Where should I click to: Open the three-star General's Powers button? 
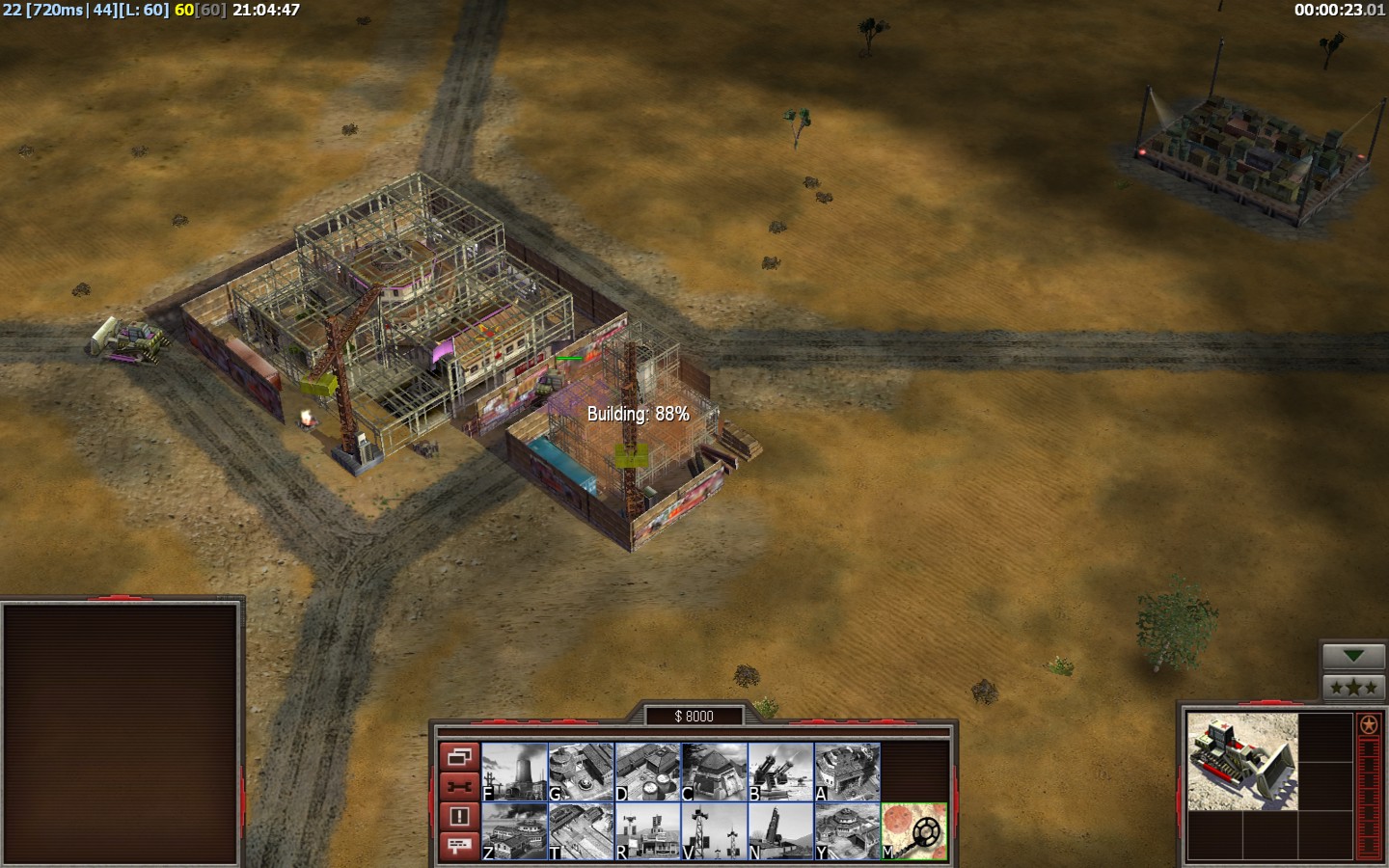[1353, 688]
